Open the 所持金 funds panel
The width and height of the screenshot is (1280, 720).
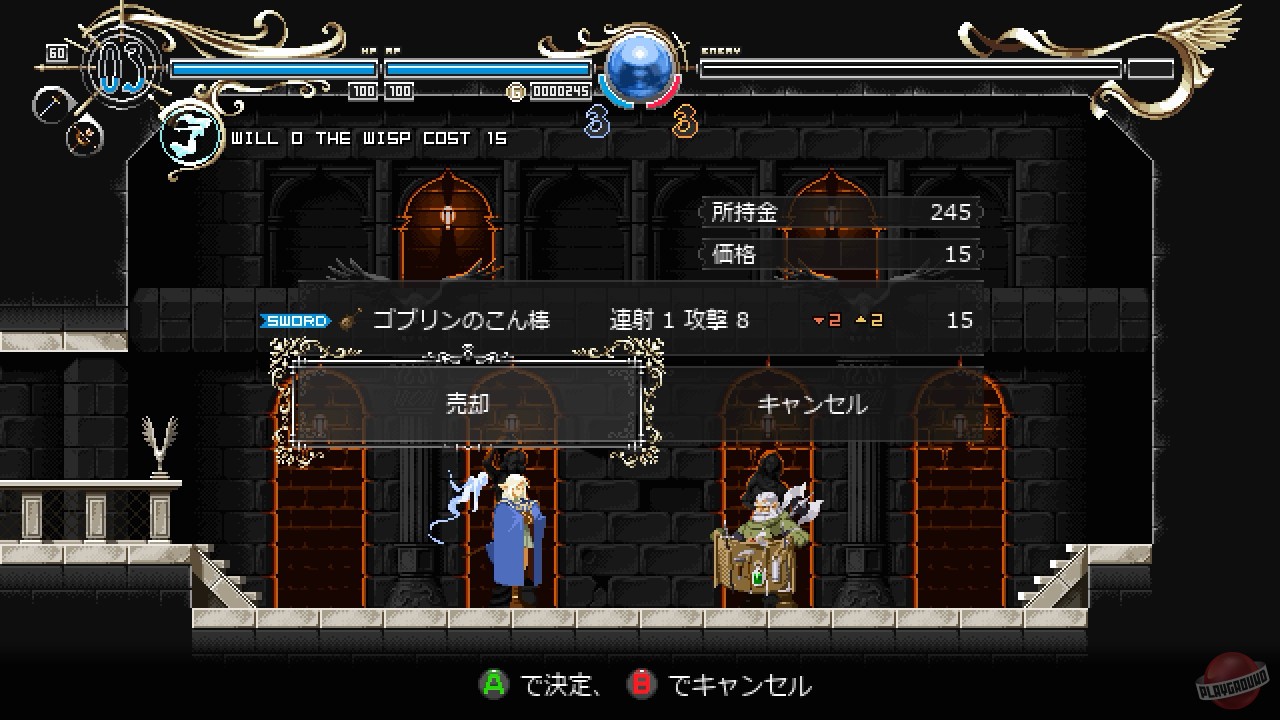click(x=838, y=212)
